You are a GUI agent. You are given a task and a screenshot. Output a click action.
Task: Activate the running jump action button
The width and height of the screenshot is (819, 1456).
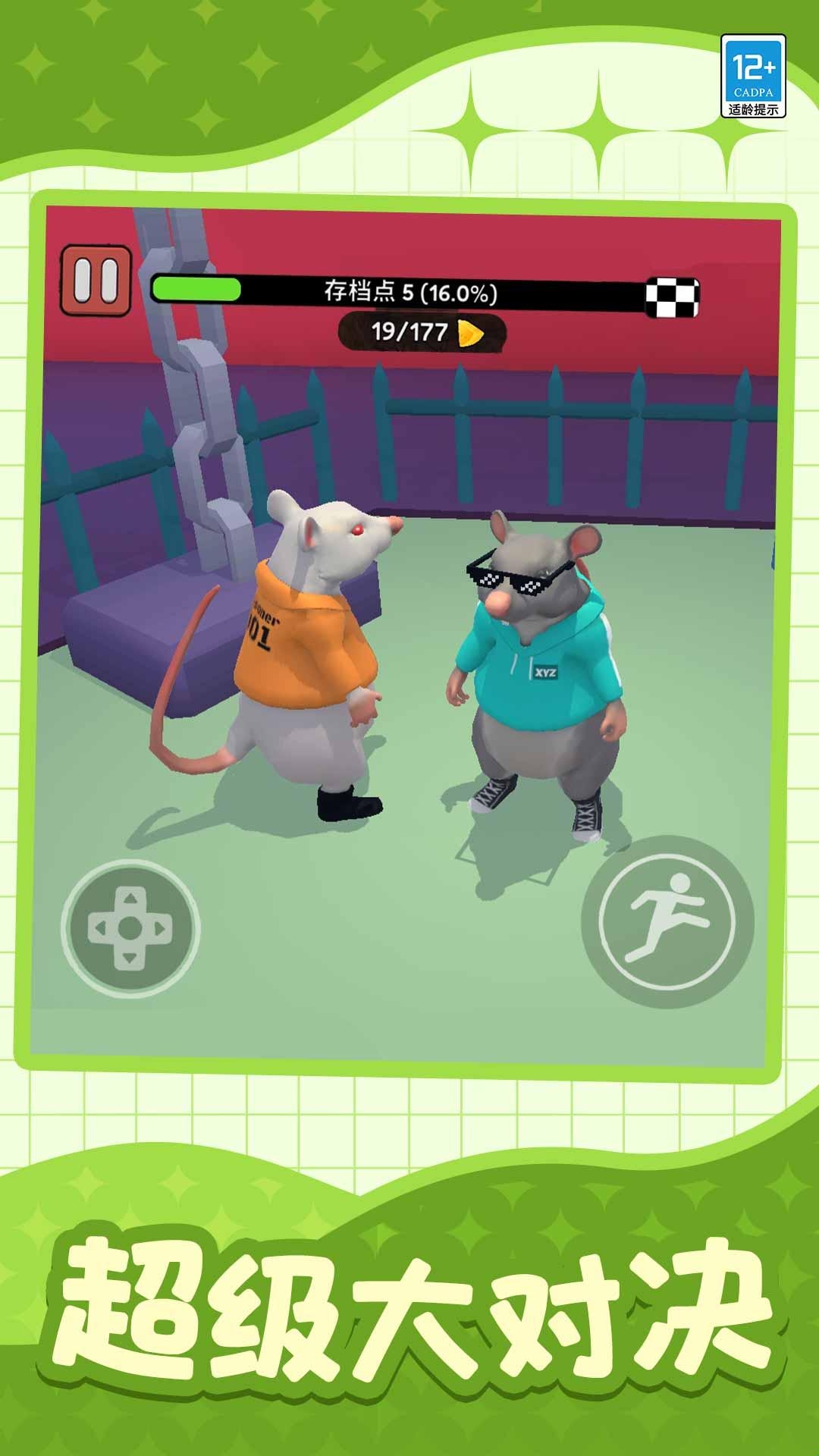(667, 922)
